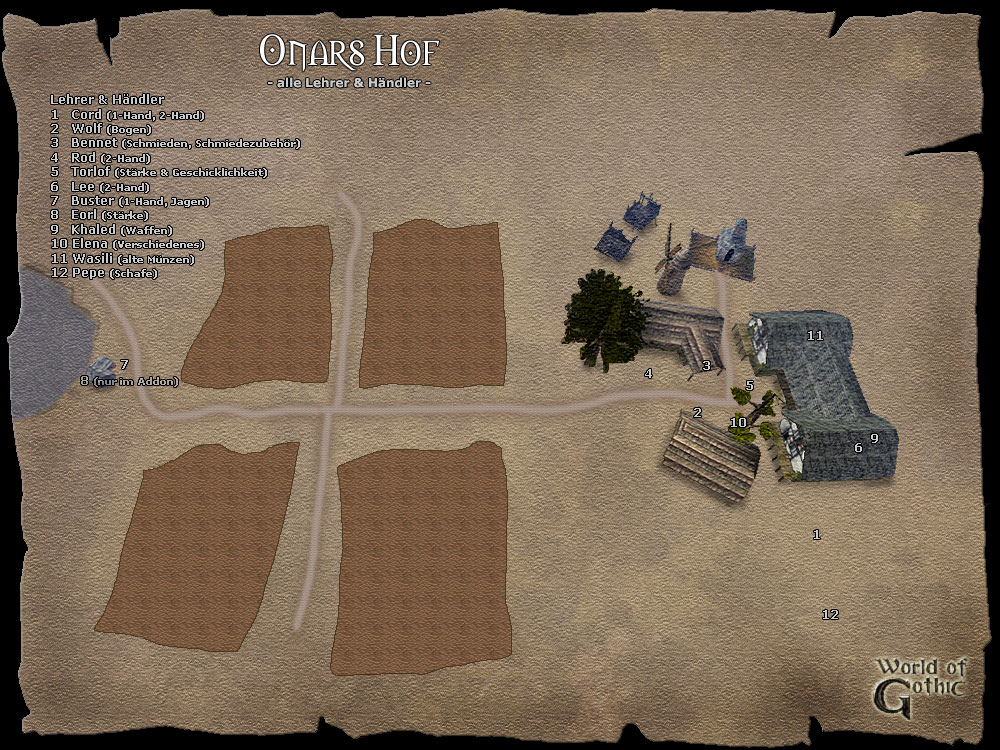Select map marker number 10
The image size is (1000, 750).
point(738,423)
